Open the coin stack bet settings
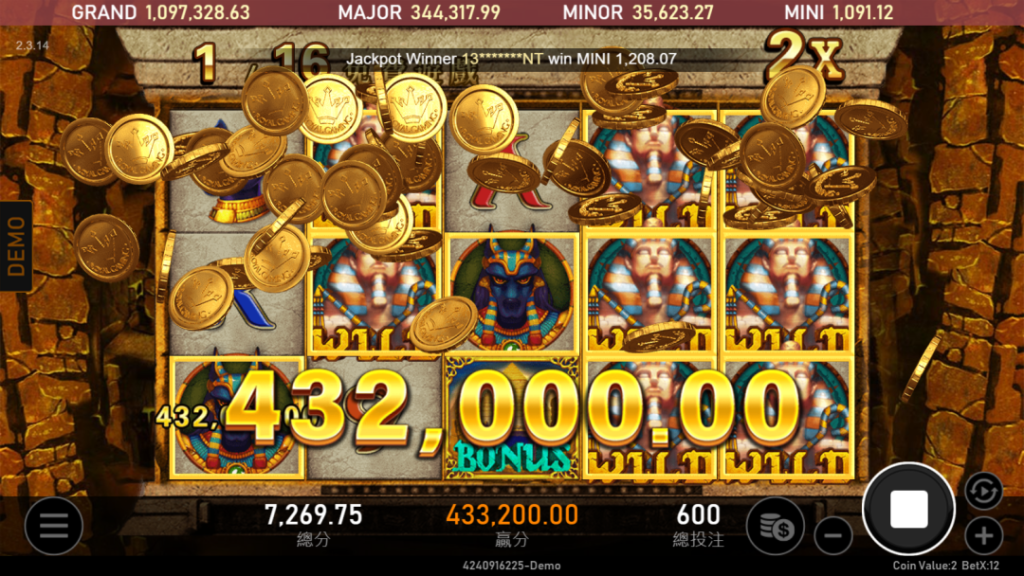The width and height of the screenshot is (1024, 576). [x=776, y=525]
